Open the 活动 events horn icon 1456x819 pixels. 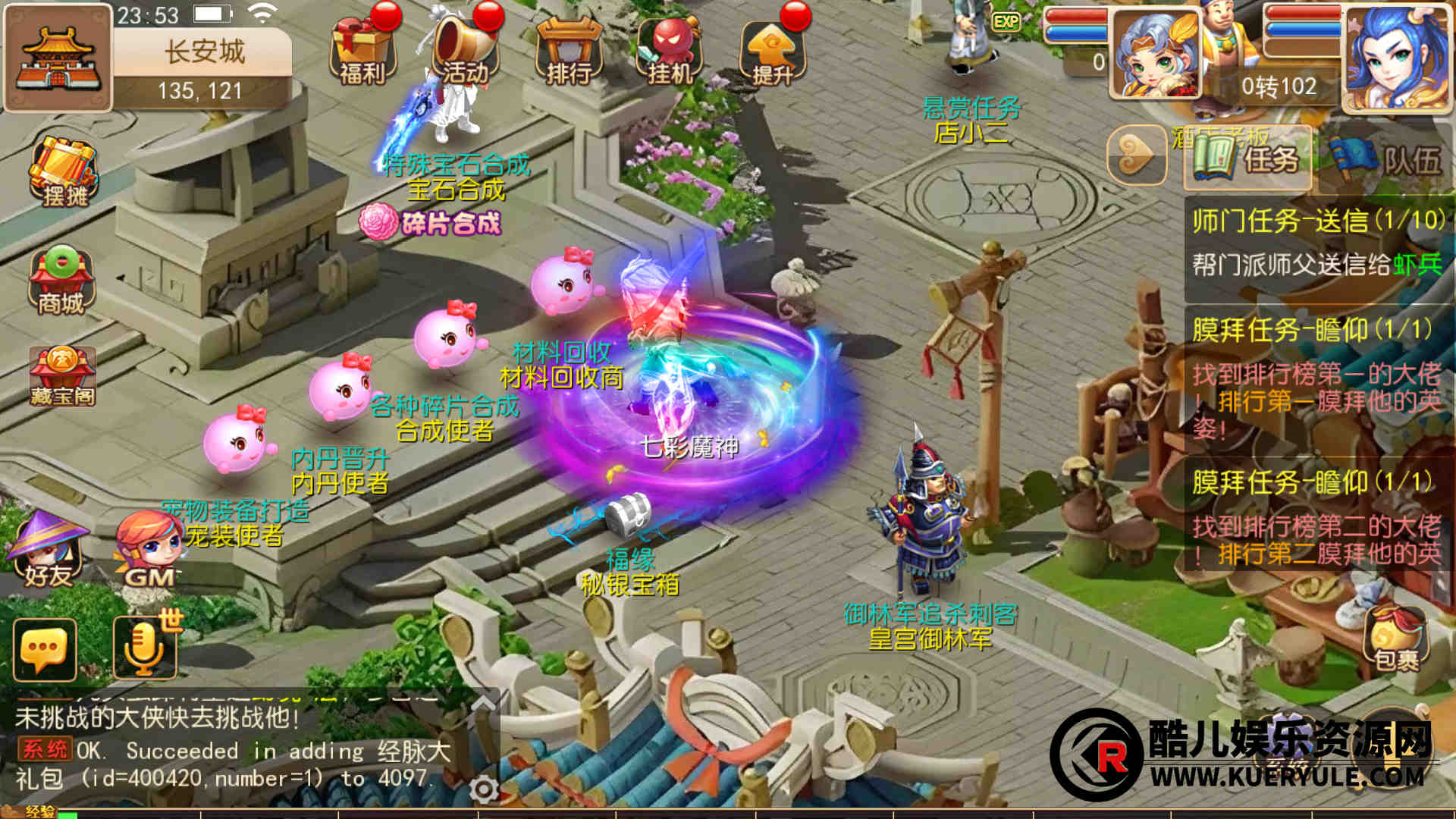pos(464,50)
